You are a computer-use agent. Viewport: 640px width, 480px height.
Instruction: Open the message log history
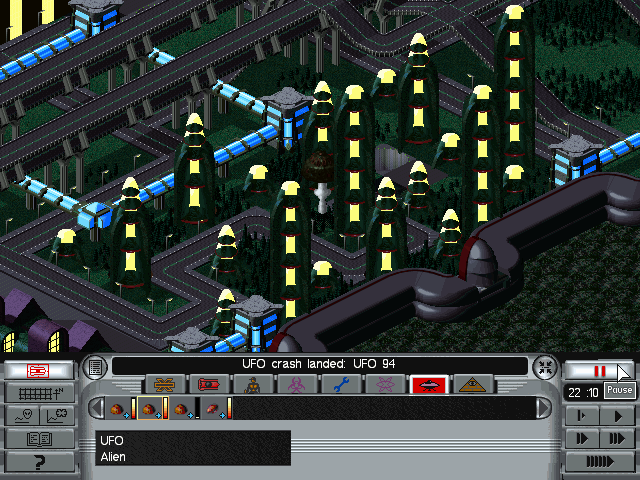point(95,366)
